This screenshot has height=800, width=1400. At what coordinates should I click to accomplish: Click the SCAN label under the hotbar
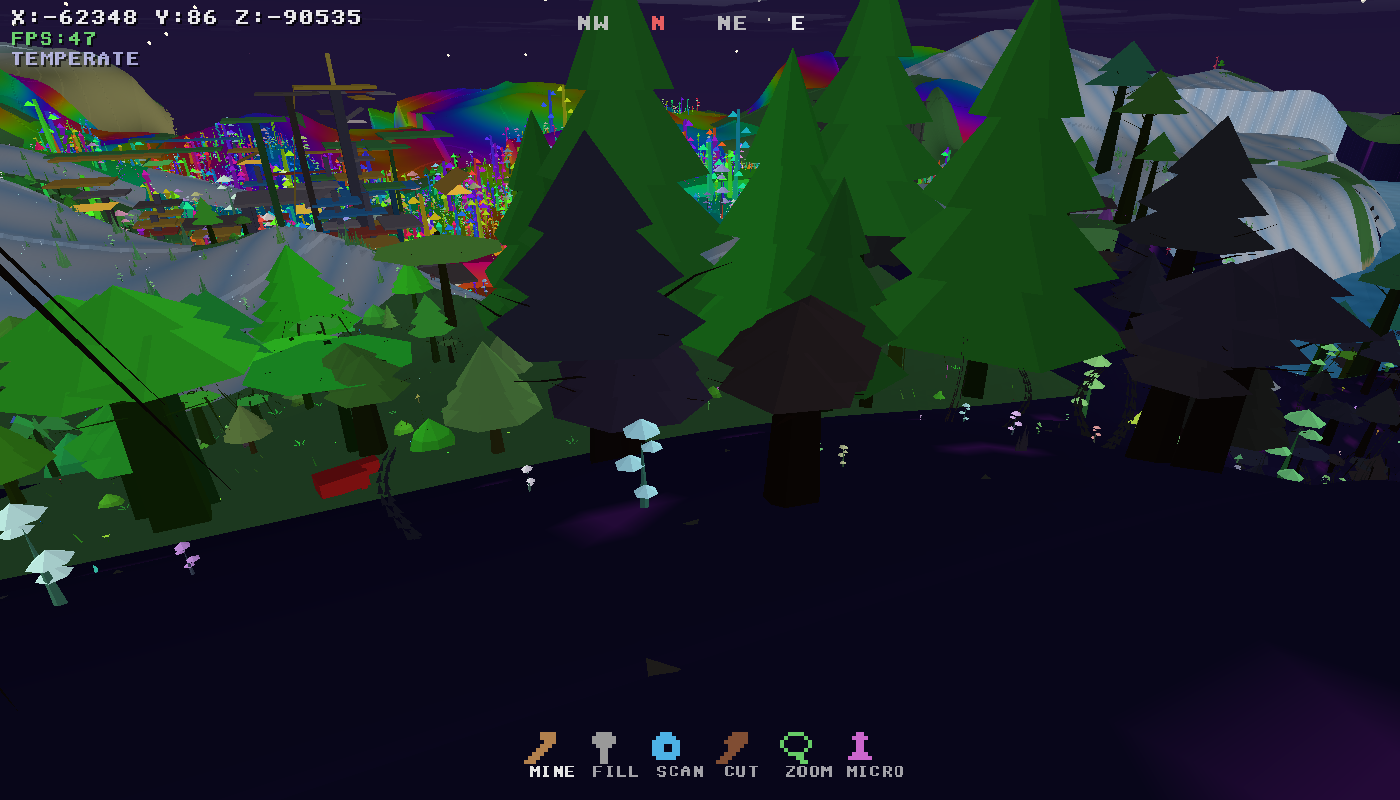(x=682, y=771)
